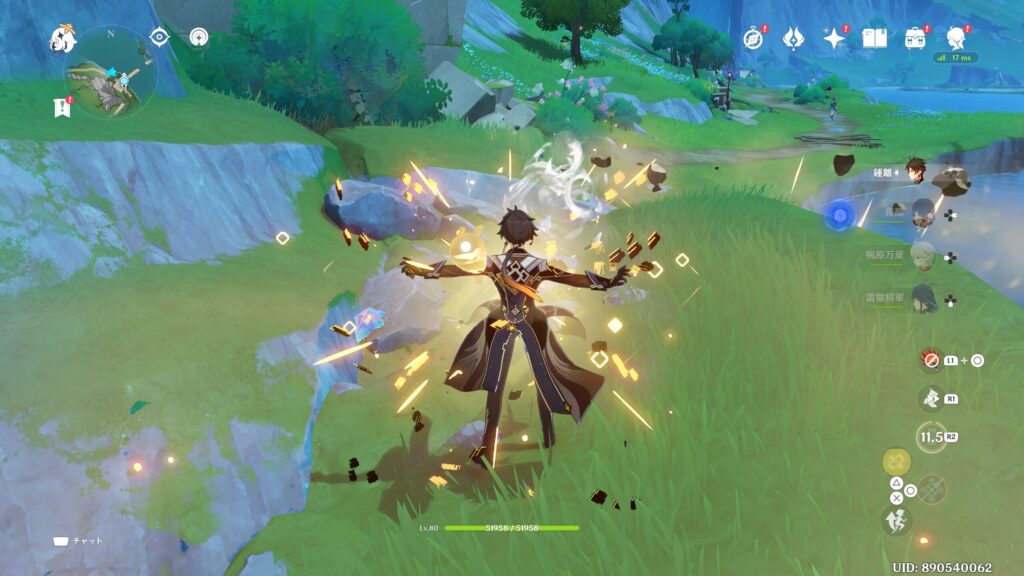The height and width of the screenshot is (576, 1024).
Task: Open the backpack inventory
Action: point(914,39)
